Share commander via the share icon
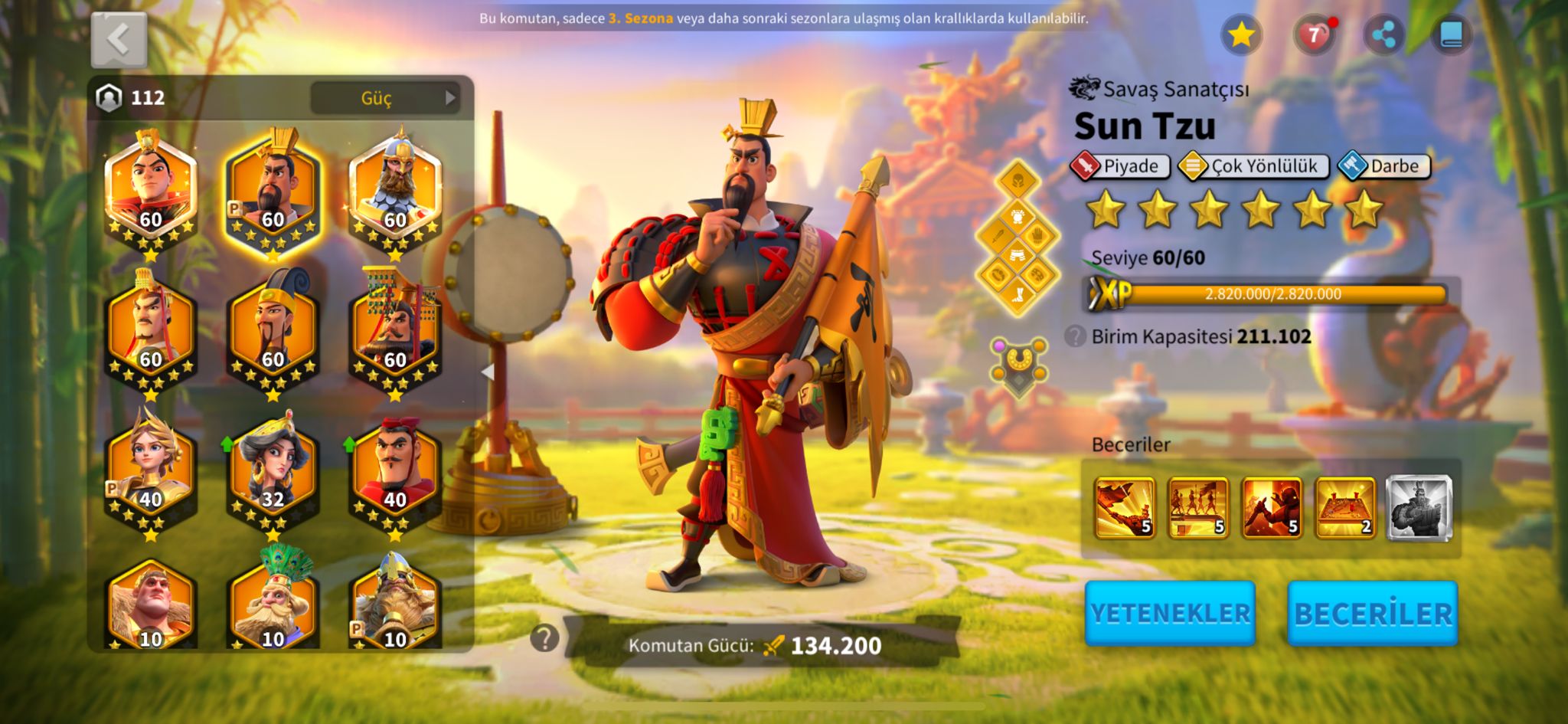 tap(1383, 34)
